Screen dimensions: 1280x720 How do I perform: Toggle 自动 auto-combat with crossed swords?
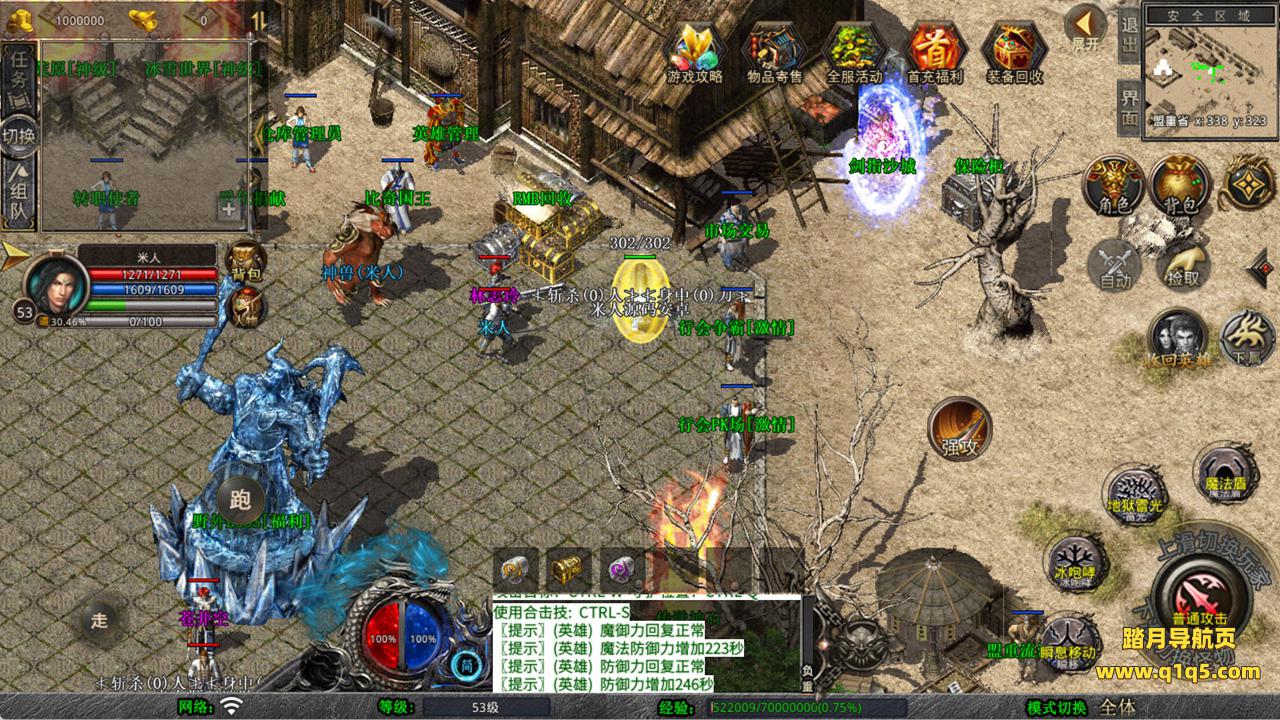tap(1114, 265)
